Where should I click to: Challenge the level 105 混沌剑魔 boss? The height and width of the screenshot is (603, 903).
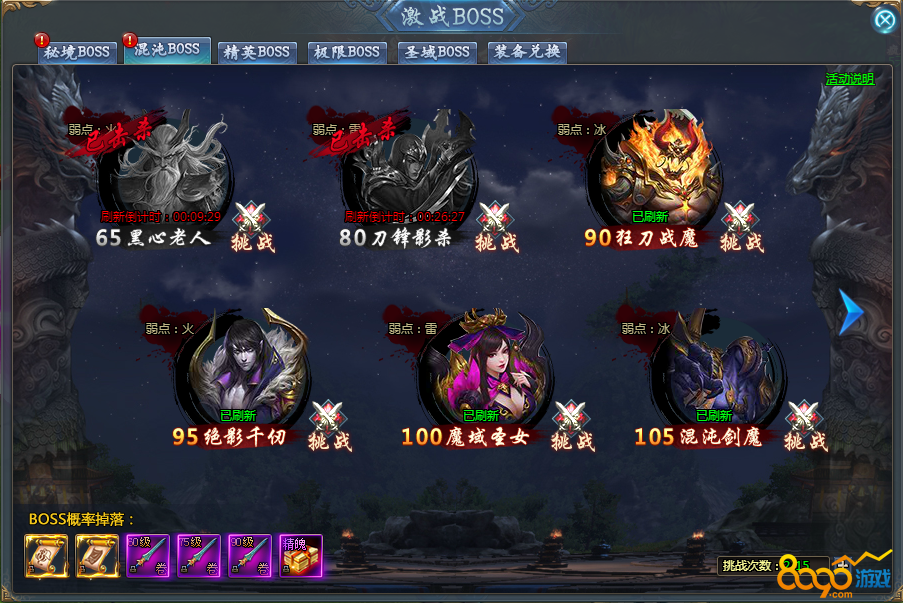coord(806,427)
